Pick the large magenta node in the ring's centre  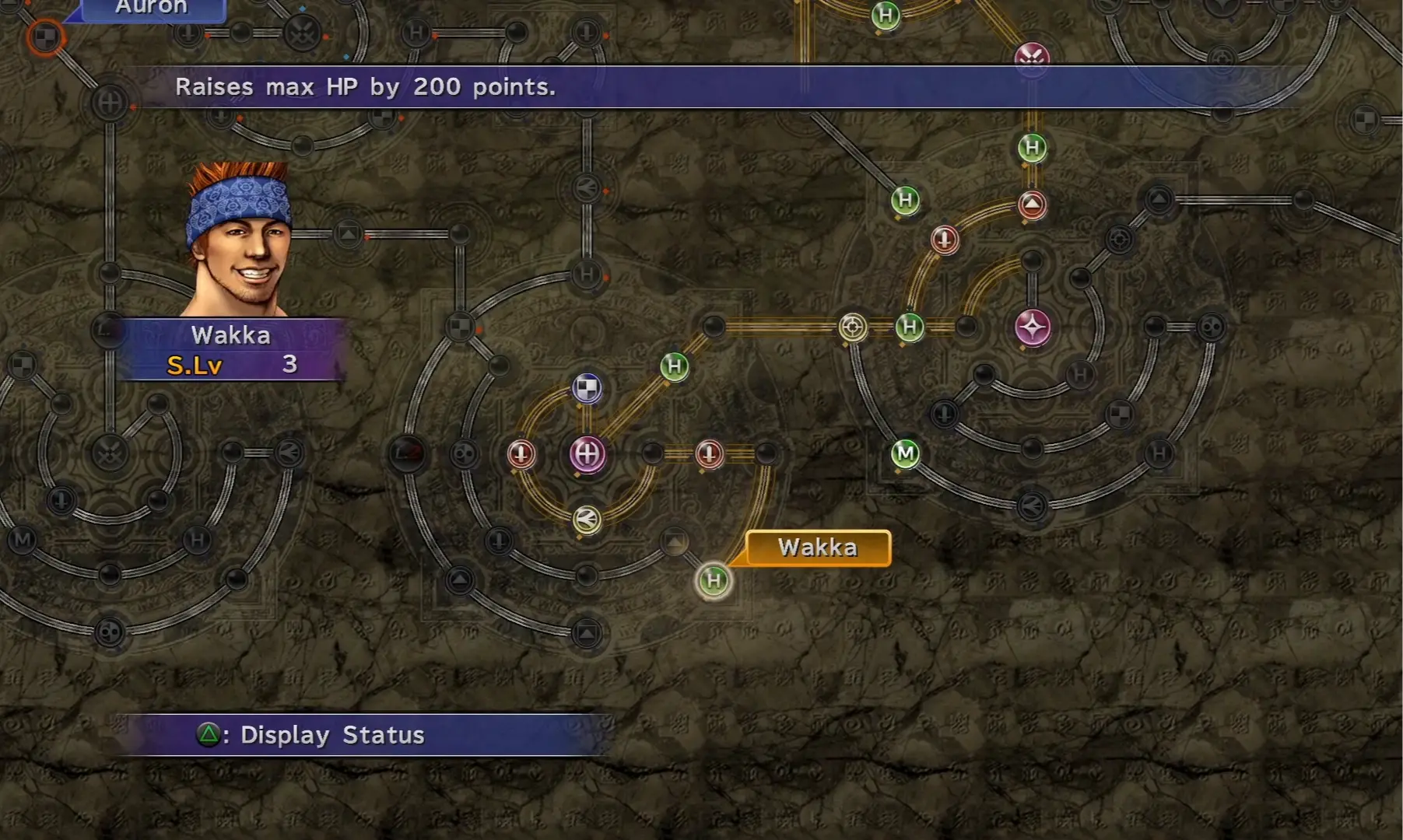[588, 453]
